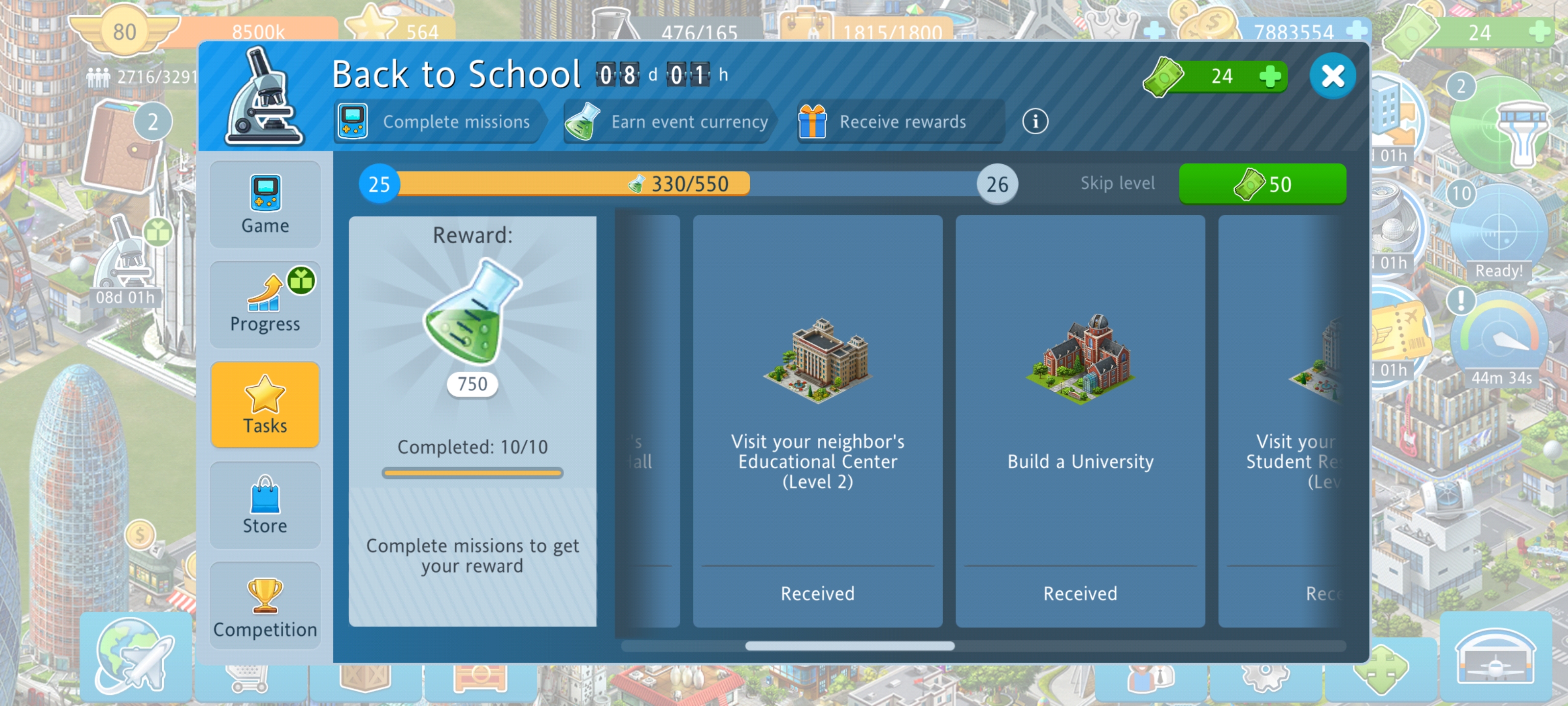Open the event info circle icon
1568x706 pixels.
click(1035, 121)
